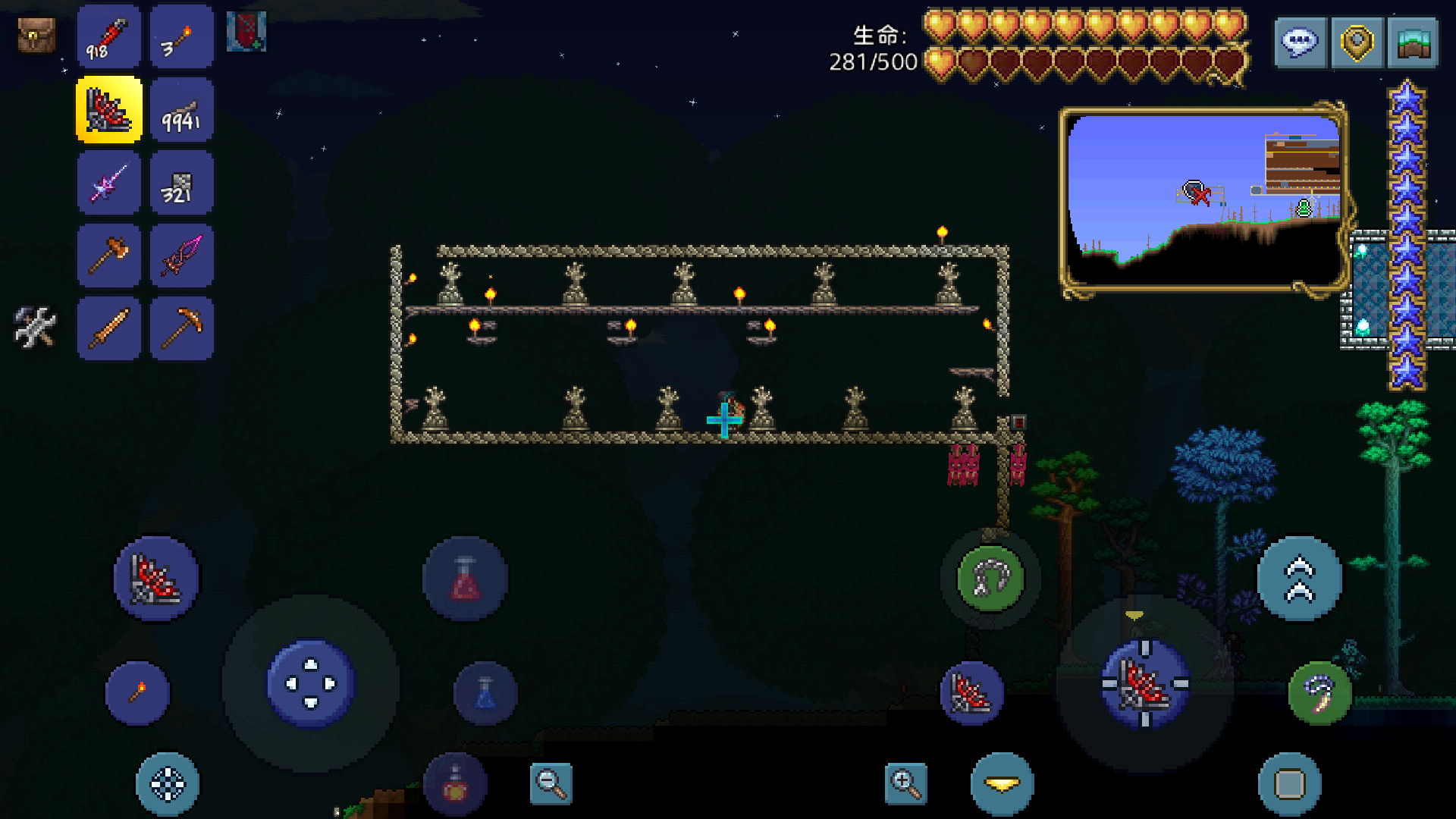Select the pink crystal sword slot
This screenshot has width=1456, height=819.
[181, 256]
